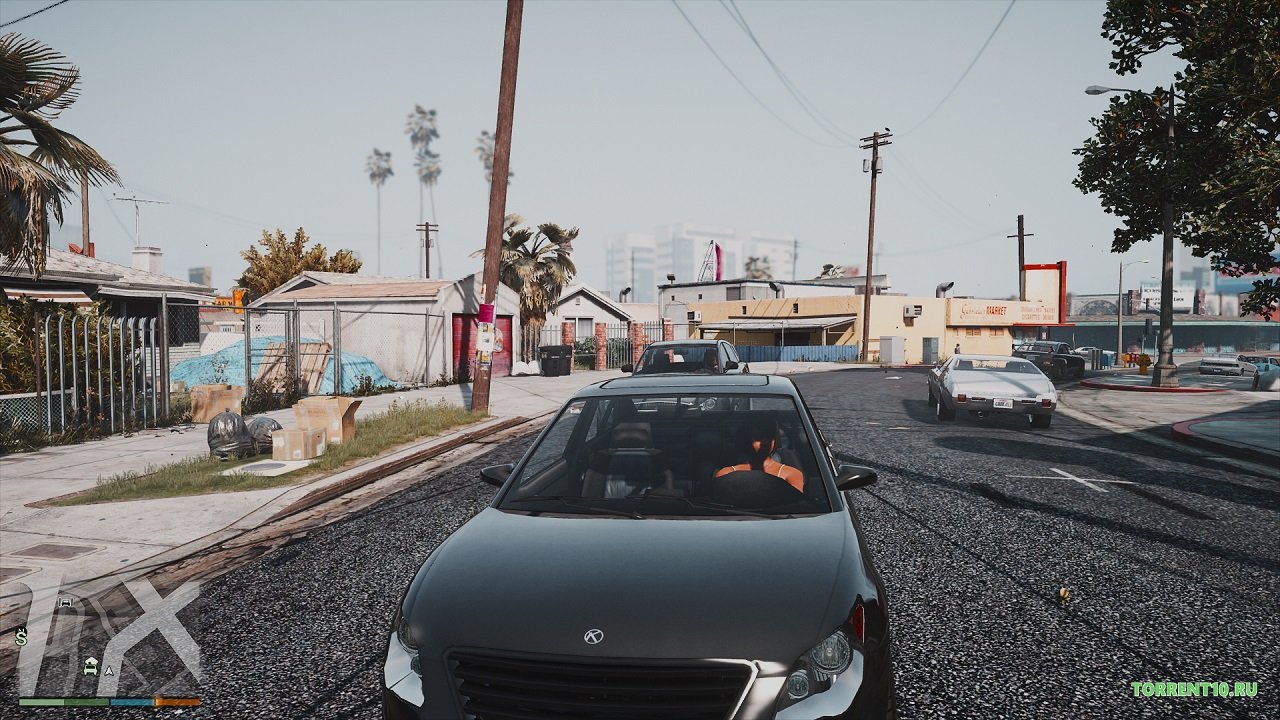This screenshot has height=720, width=1280.
Task: Select the S mission blip on the minimap
Action: (21, 636)
